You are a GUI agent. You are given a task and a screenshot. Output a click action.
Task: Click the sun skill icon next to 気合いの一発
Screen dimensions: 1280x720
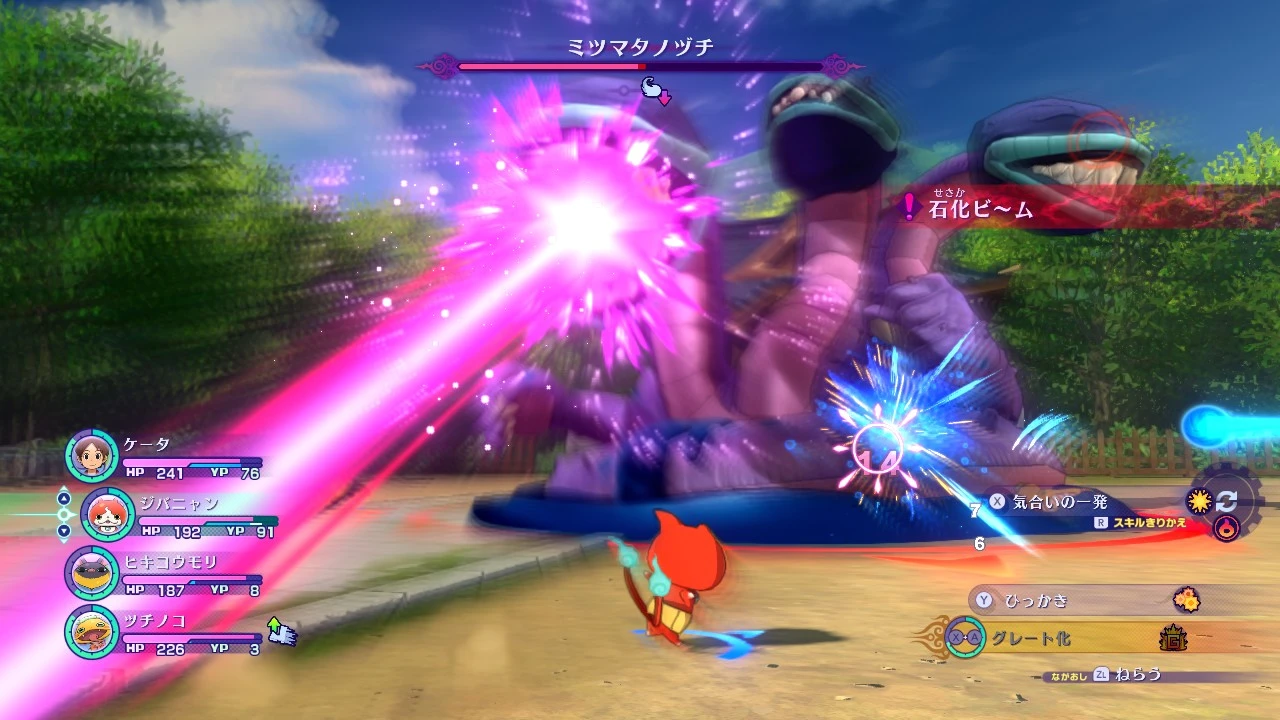pos(1198,503)
